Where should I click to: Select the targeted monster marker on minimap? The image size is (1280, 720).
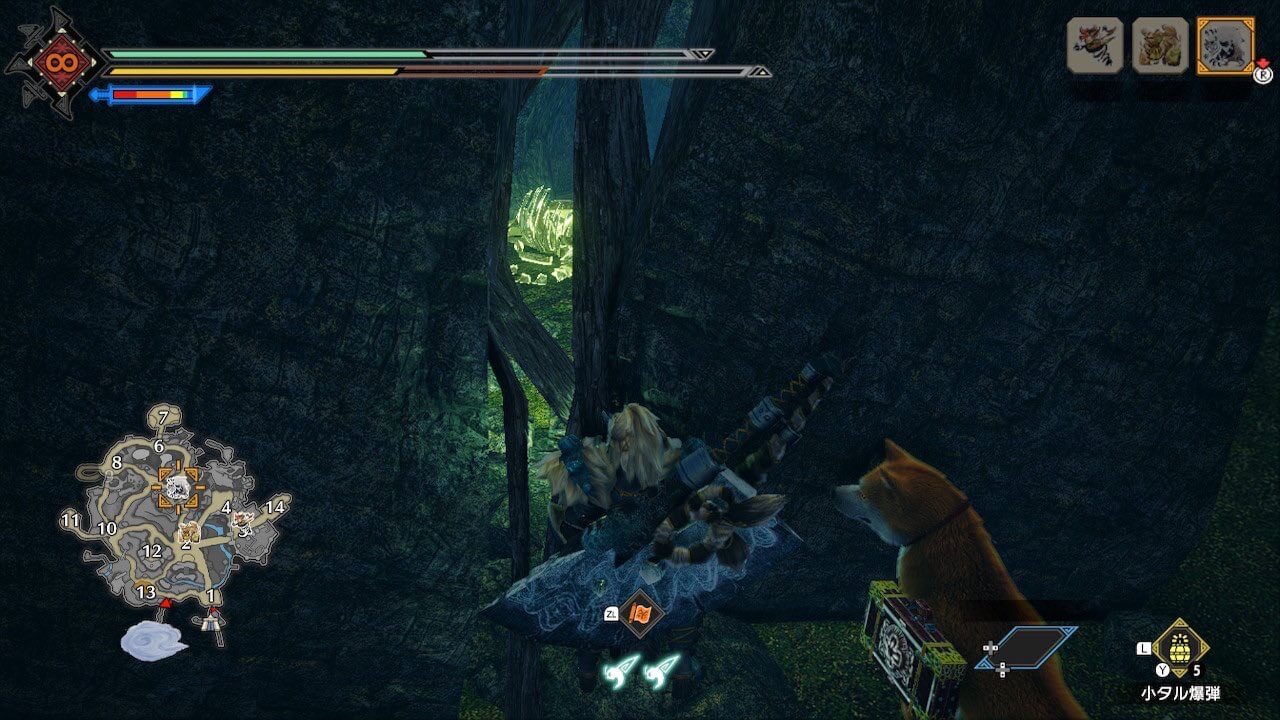point(178,487)
